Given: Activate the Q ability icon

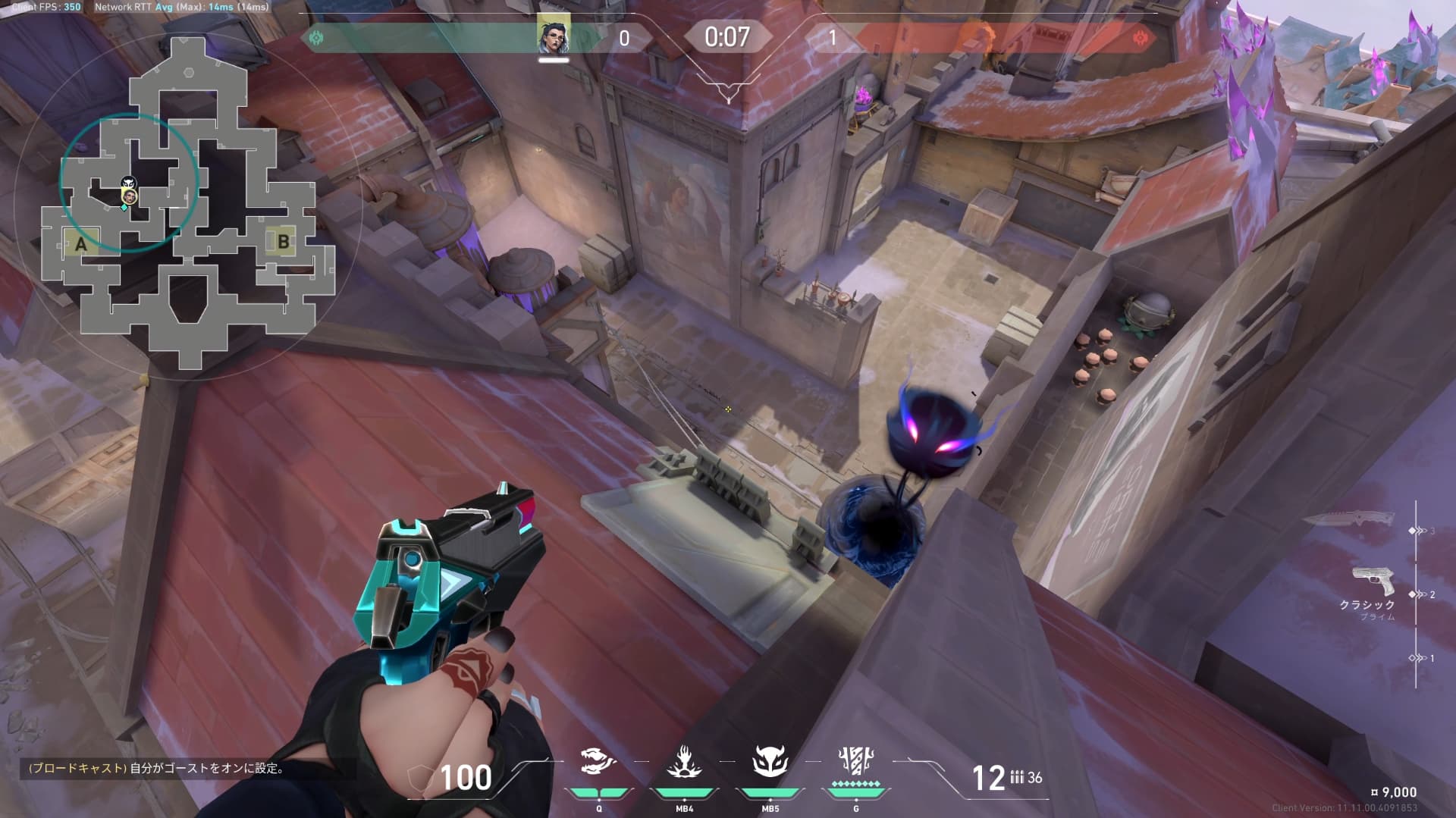Looking at the screenshot, I should 598,763.
